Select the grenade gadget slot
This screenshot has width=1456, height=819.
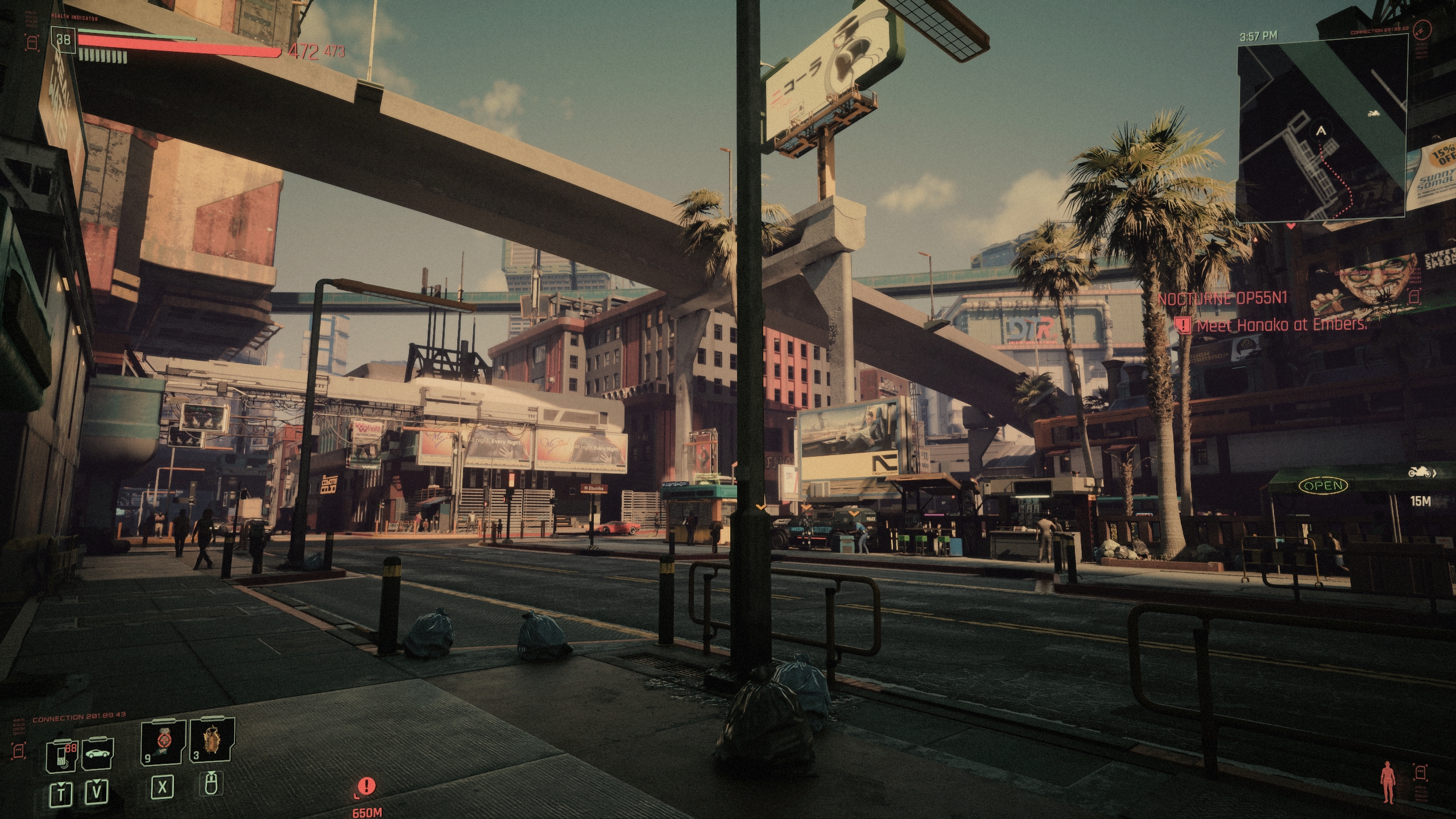coord(212,741)
